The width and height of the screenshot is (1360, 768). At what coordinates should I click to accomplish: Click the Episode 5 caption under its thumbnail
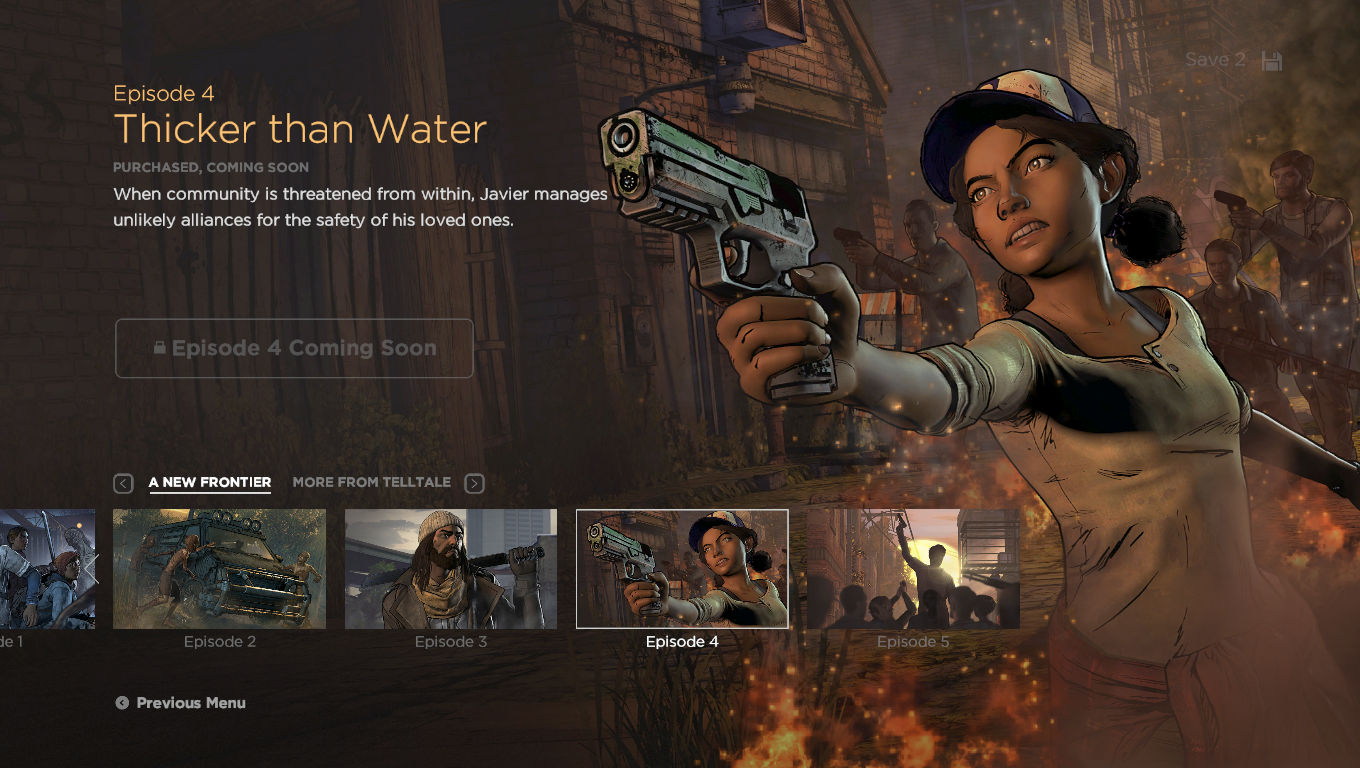pyautogui.click(x=913, y=641)
